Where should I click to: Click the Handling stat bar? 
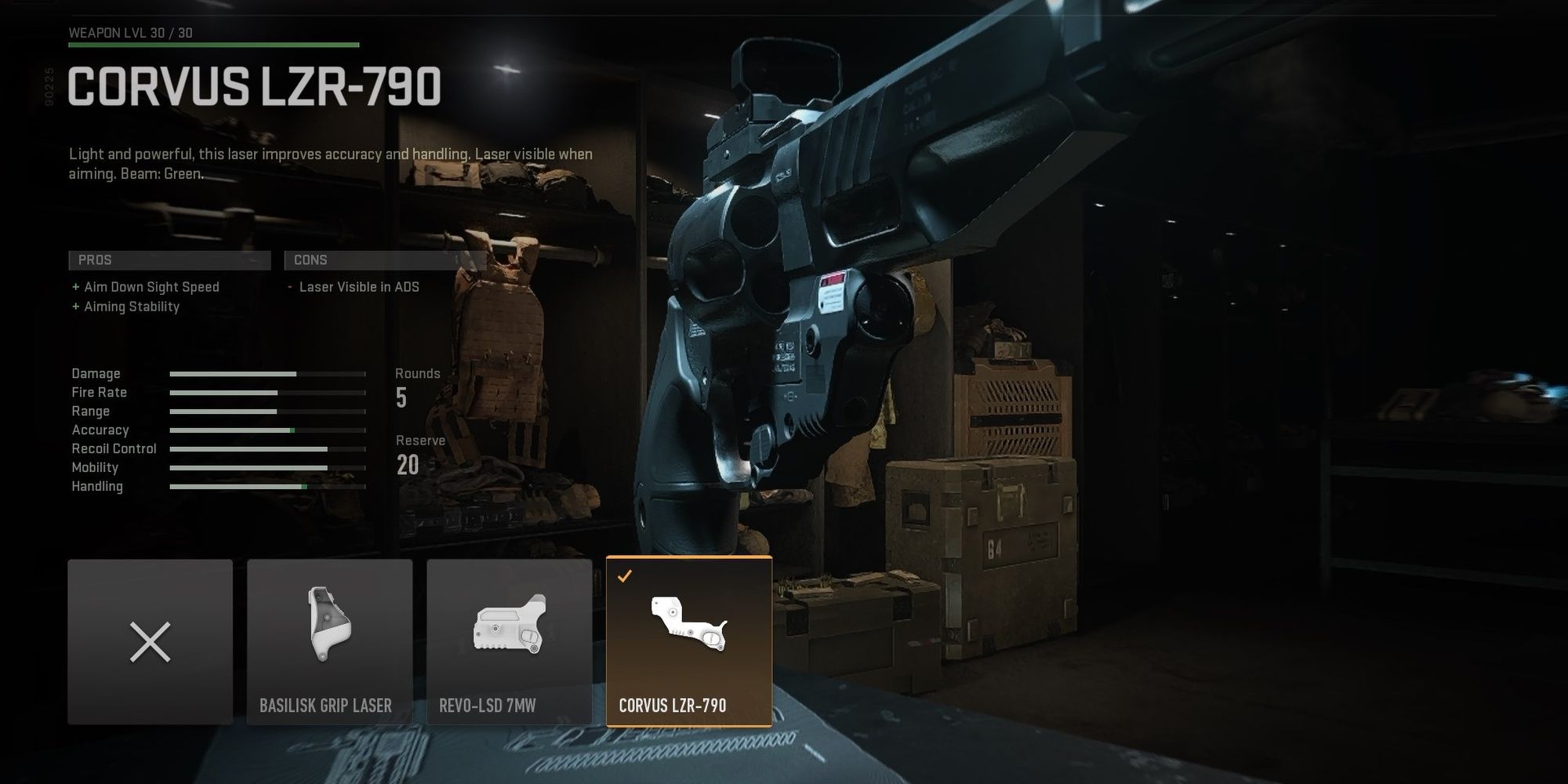click(x=267, y=486)
